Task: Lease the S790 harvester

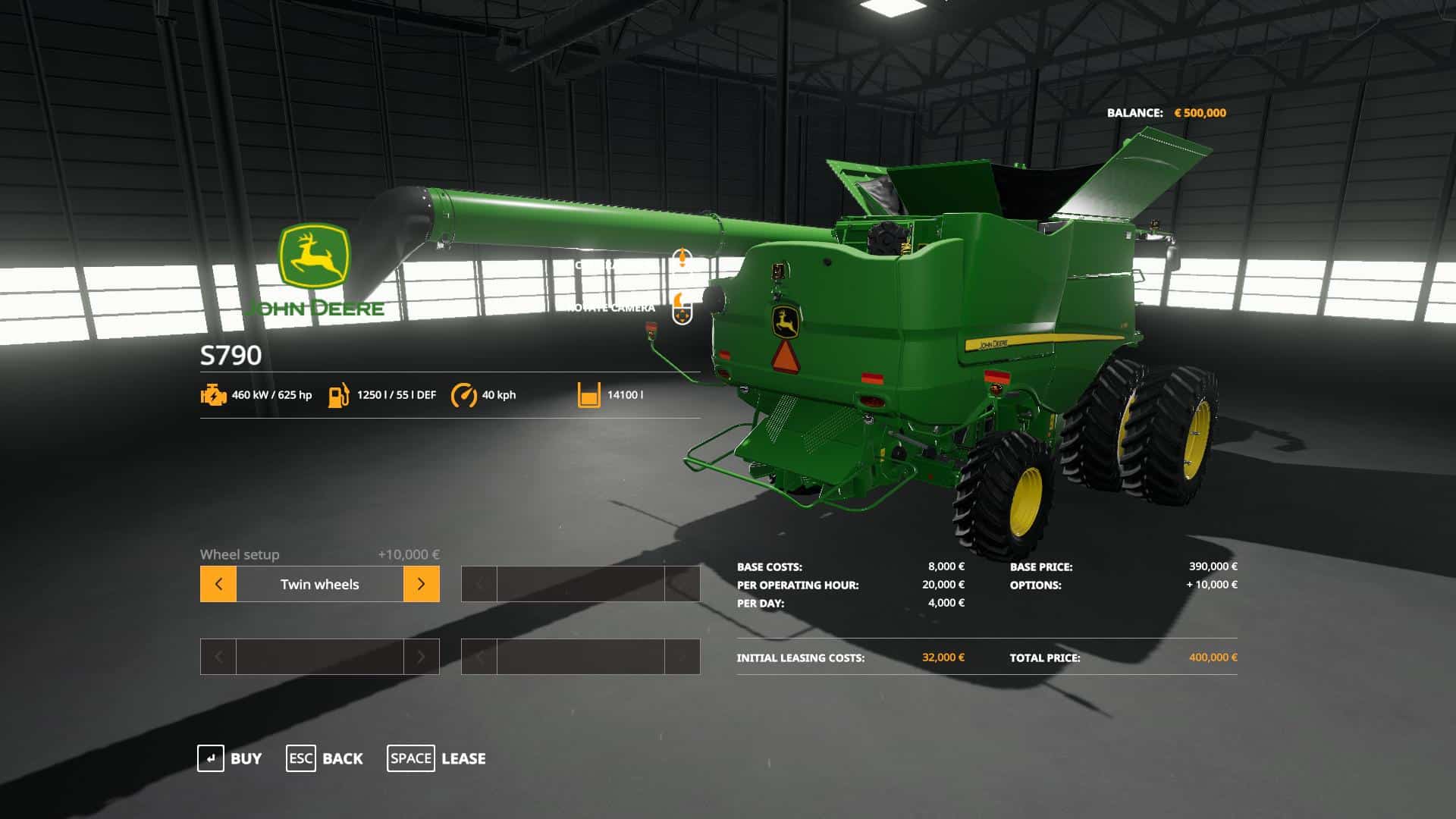Action: [x=437, y=758]
